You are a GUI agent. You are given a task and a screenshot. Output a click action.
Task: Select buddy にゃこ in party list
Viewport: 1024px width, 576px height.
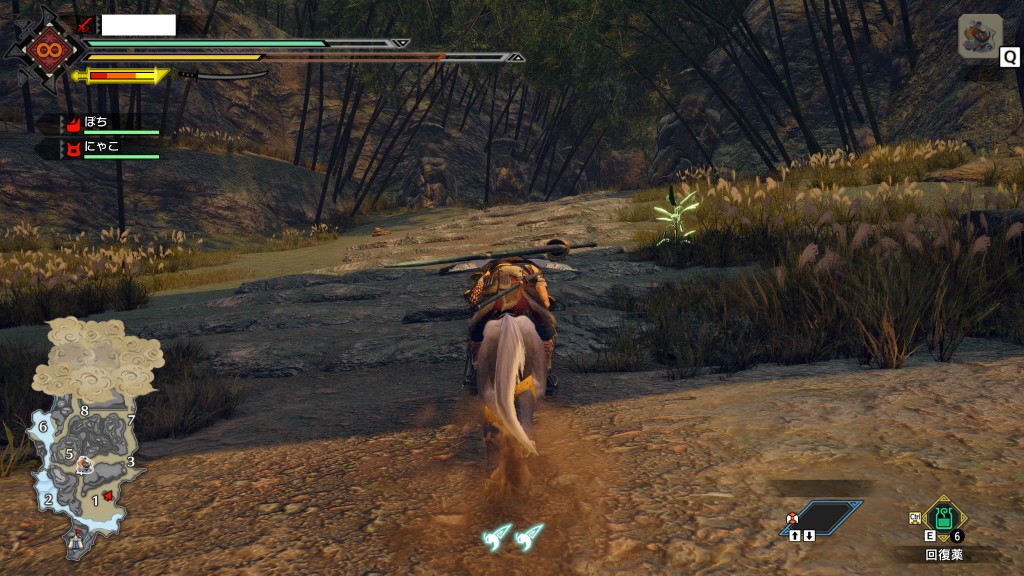click(x=100, y=147)
